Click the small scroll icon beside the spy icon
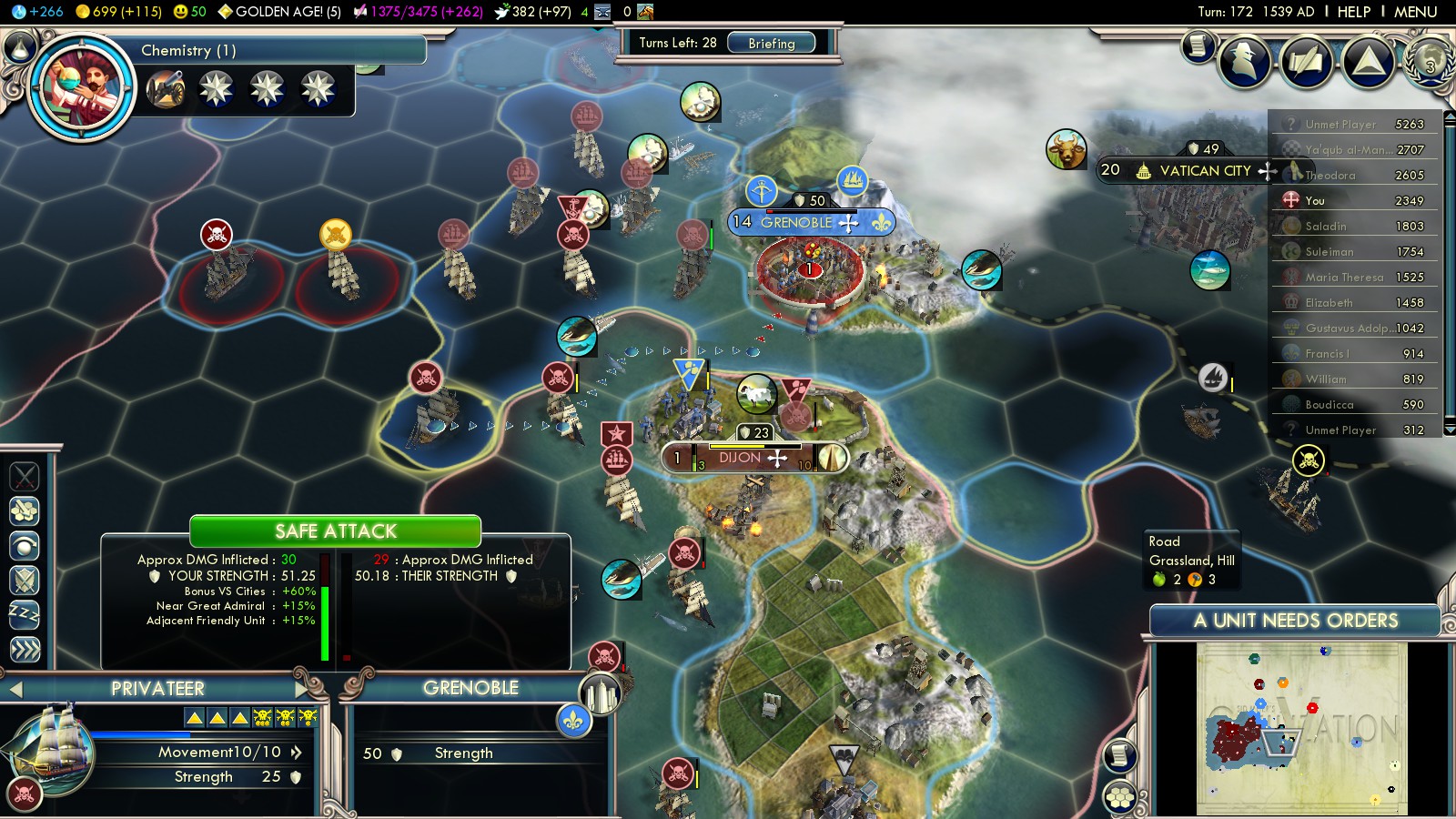 [1198, 45]
